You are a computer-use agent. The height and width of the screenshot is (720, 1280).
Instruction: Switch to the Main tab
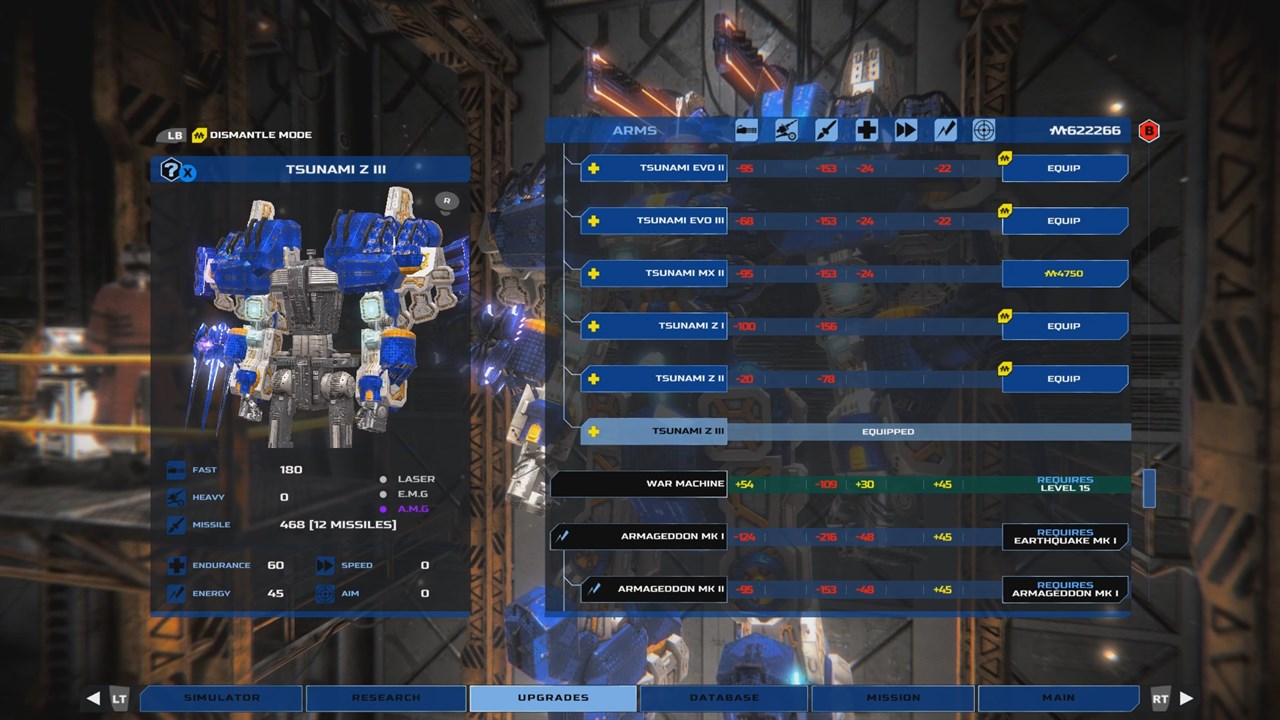pyautogui.click(x=1058, y=698)
